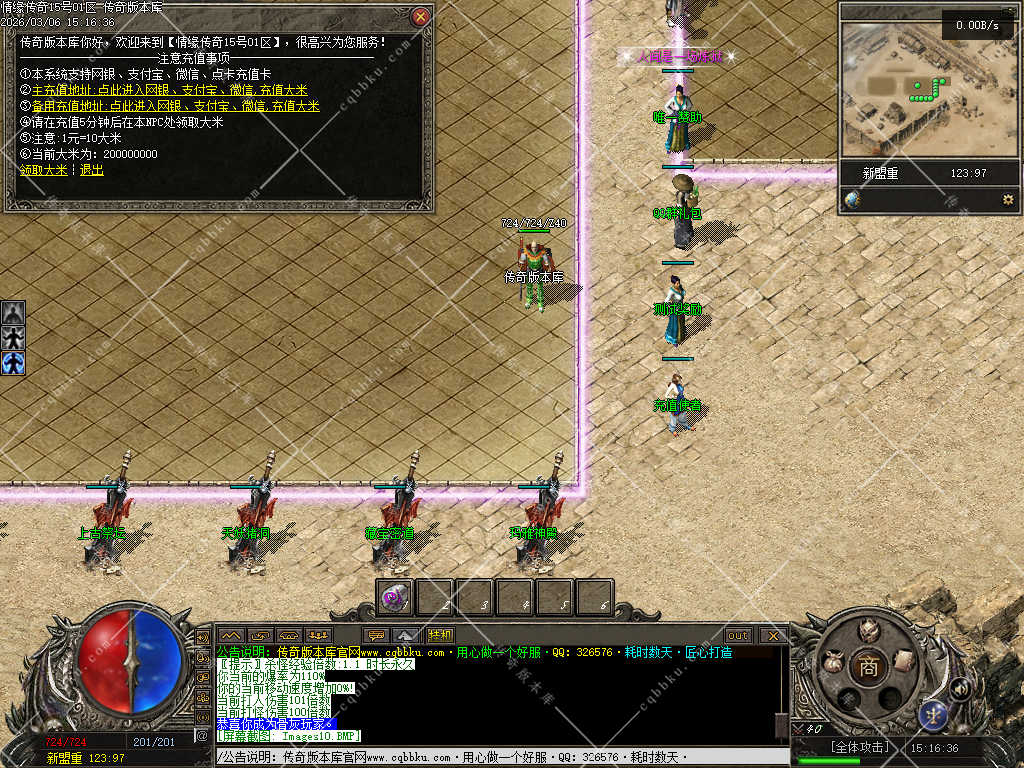Select the first hotbar slot holding an item
Viewport: 1024px width, 768px height.
pos(396,598)
